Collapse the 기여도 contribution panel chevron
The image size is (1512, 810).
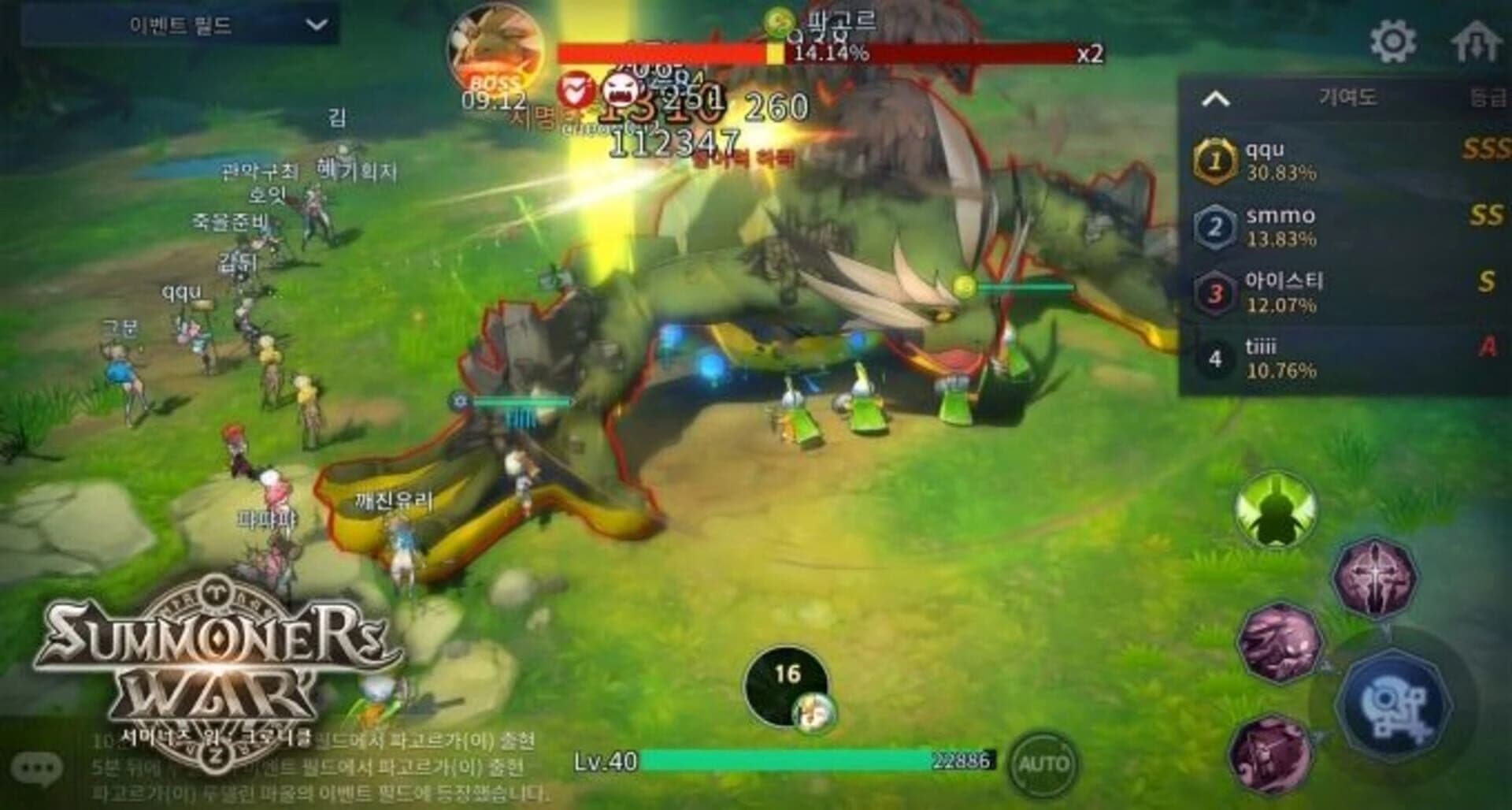pos(1217,98)
